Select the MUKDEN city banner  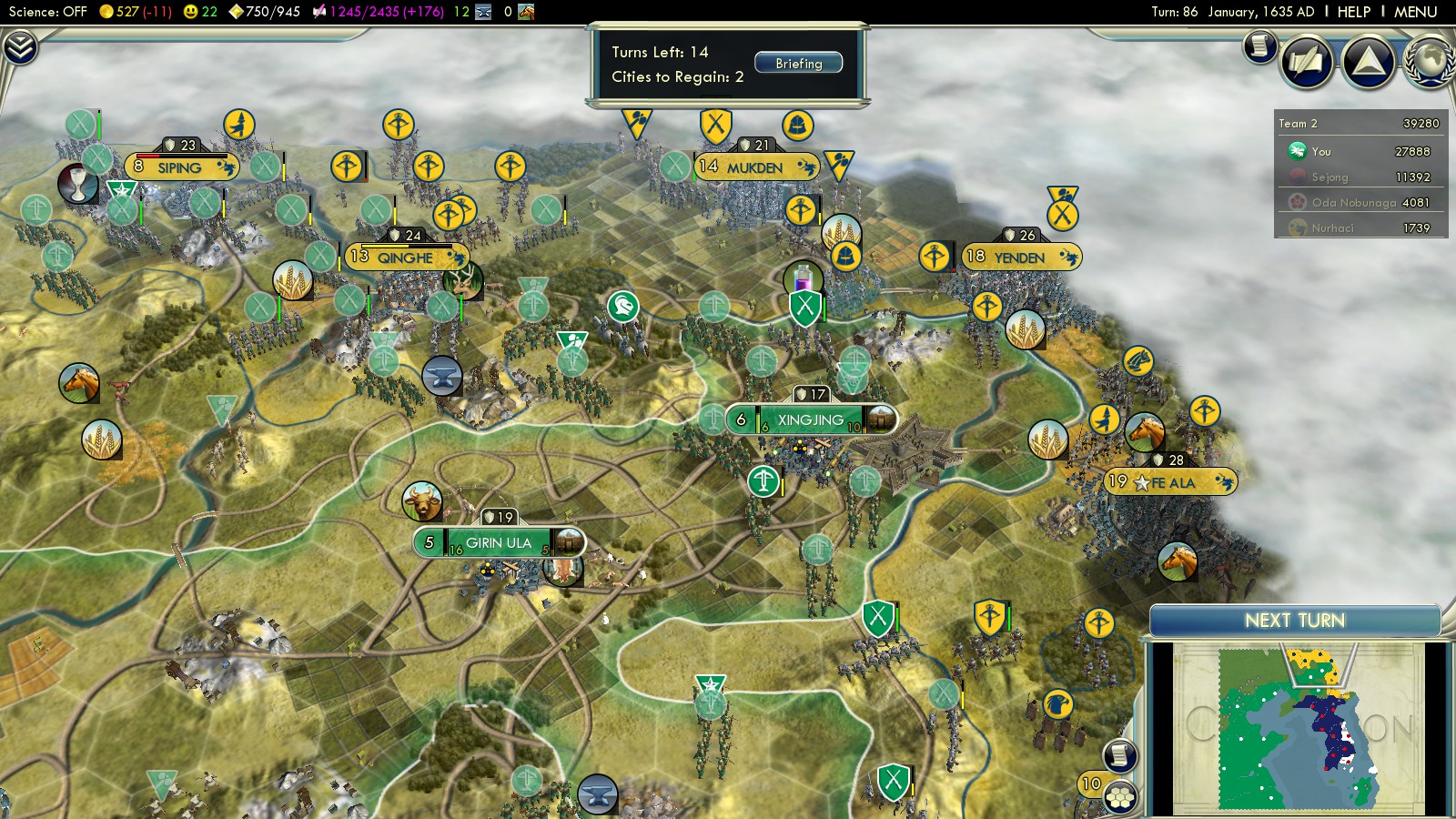pos(754,167)
